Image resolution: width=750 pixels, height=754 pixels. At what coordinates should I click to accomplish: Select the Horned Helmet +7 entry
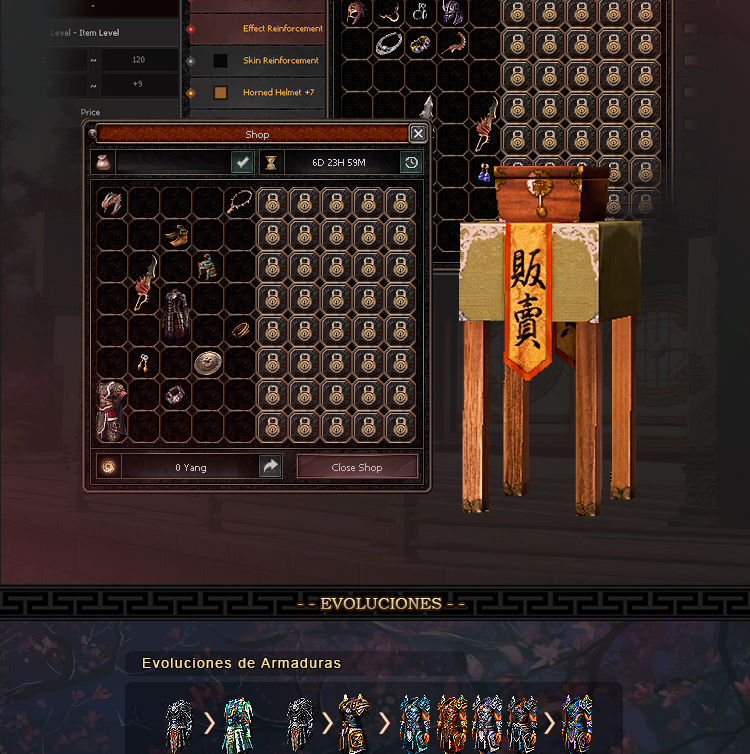click(x=279, y=93)
